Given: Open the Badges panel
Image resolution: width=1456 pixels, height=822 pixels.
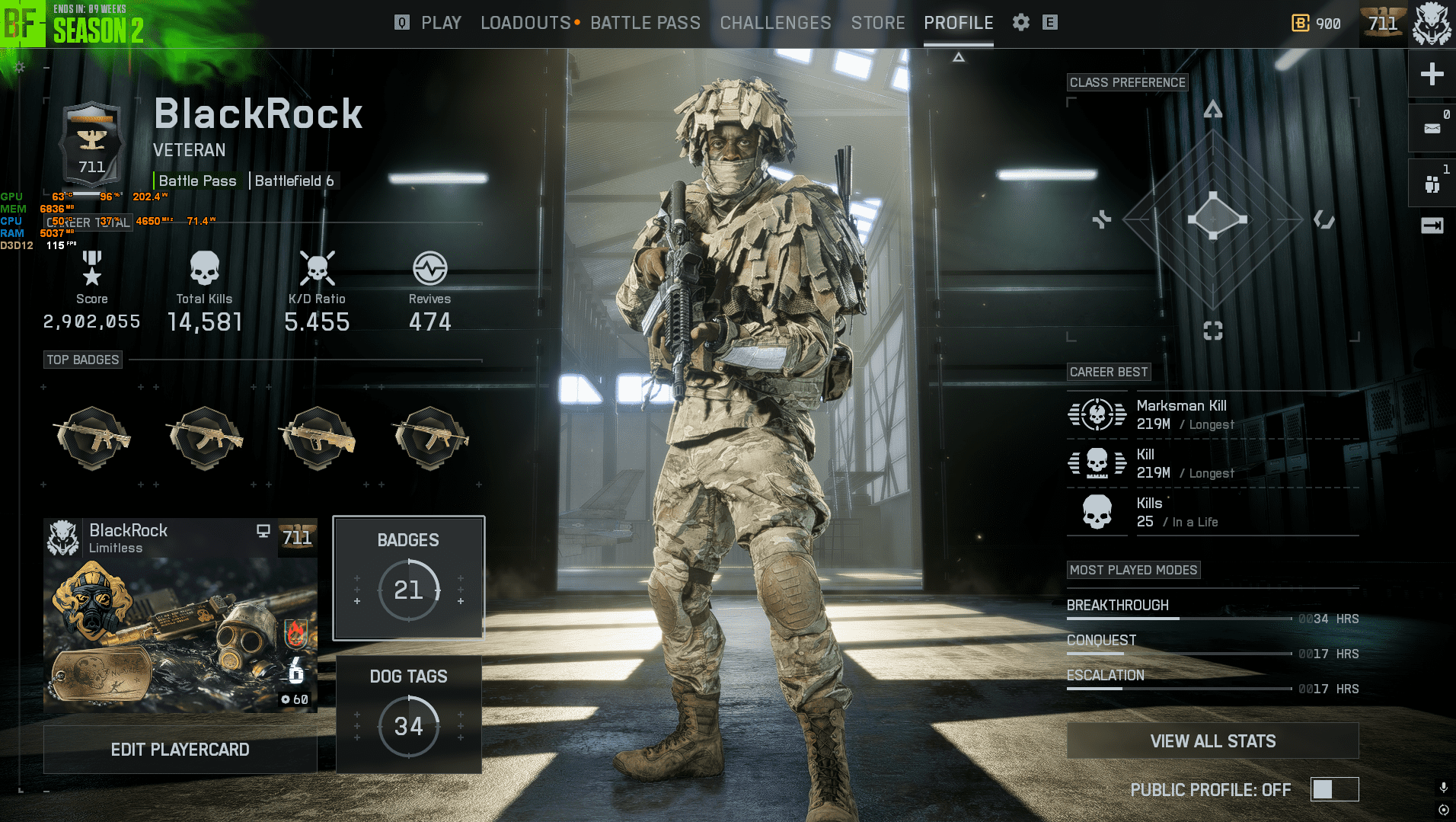Looking at the screenshot, I should 408,577.
